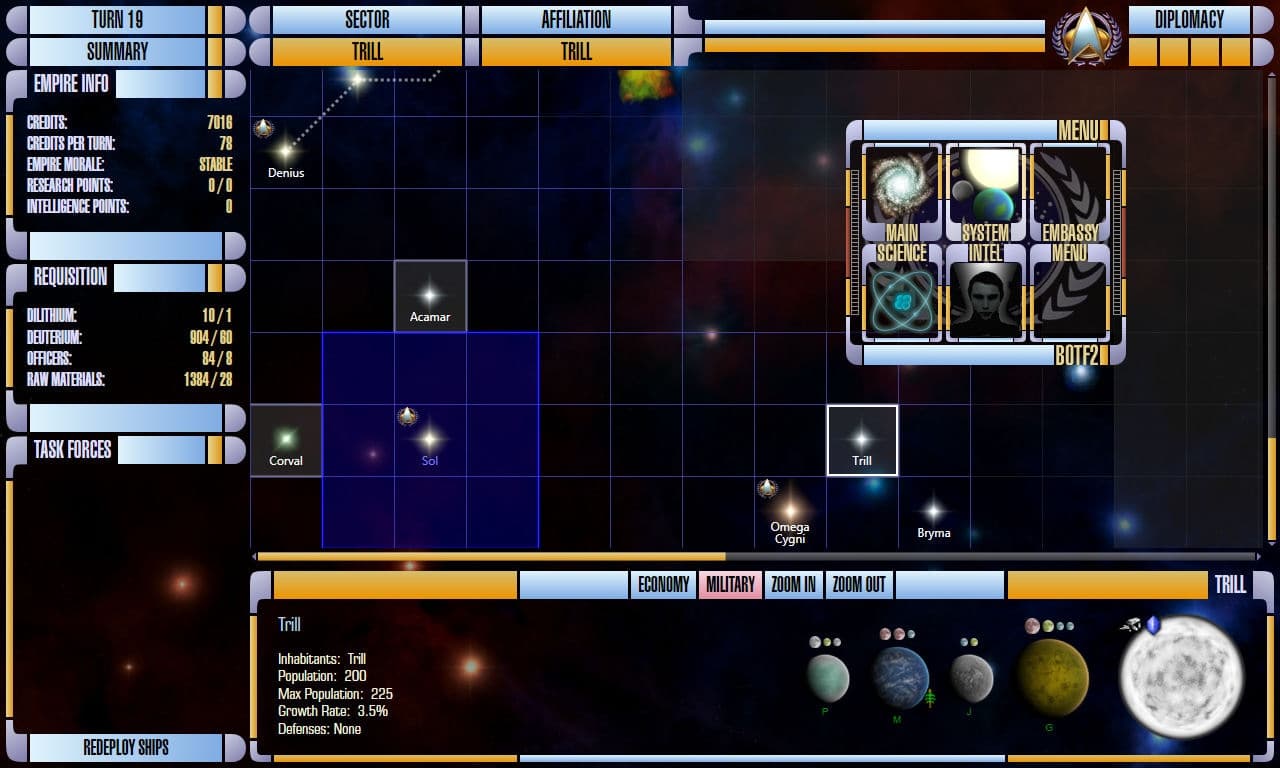
Task: Switch to the Economy overlay mode
Action: [663, 584]
